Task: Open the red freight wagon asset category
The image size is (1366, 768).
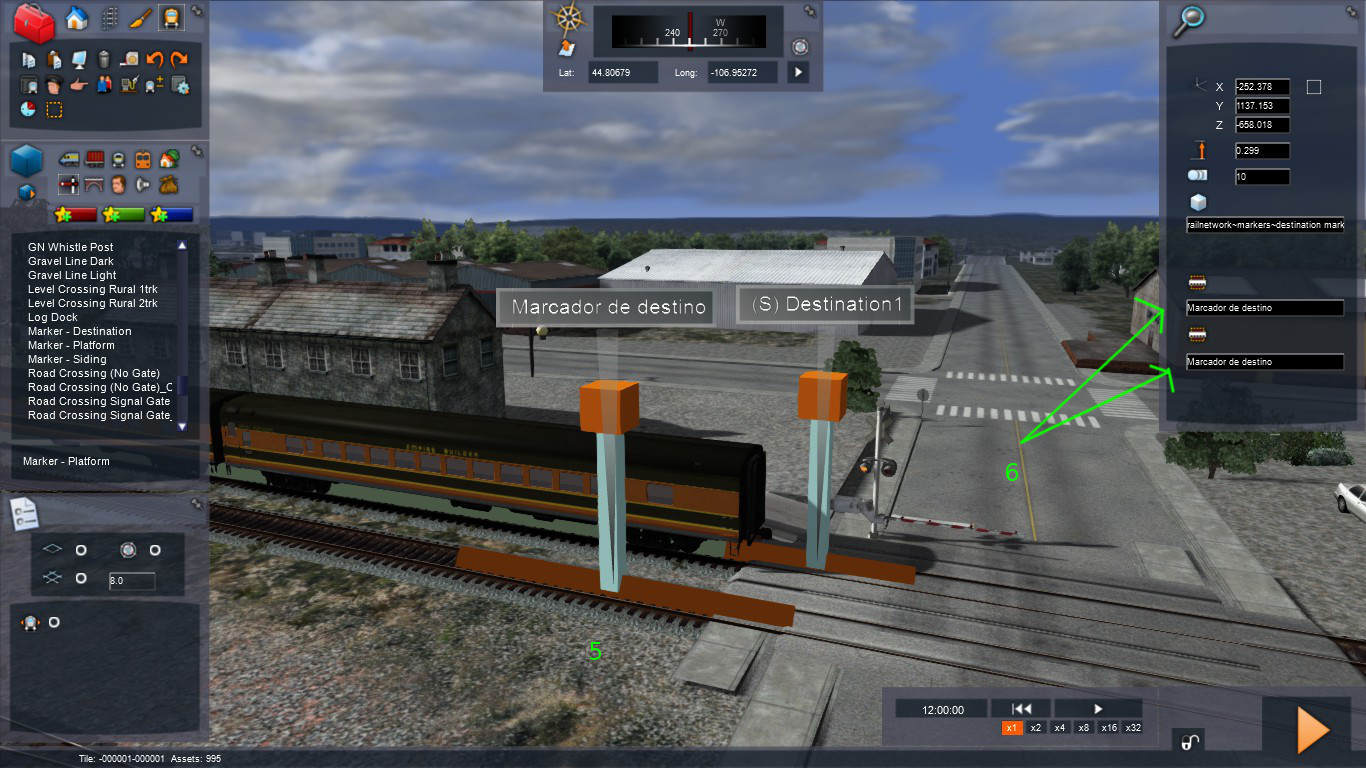Action: (95, 159)
